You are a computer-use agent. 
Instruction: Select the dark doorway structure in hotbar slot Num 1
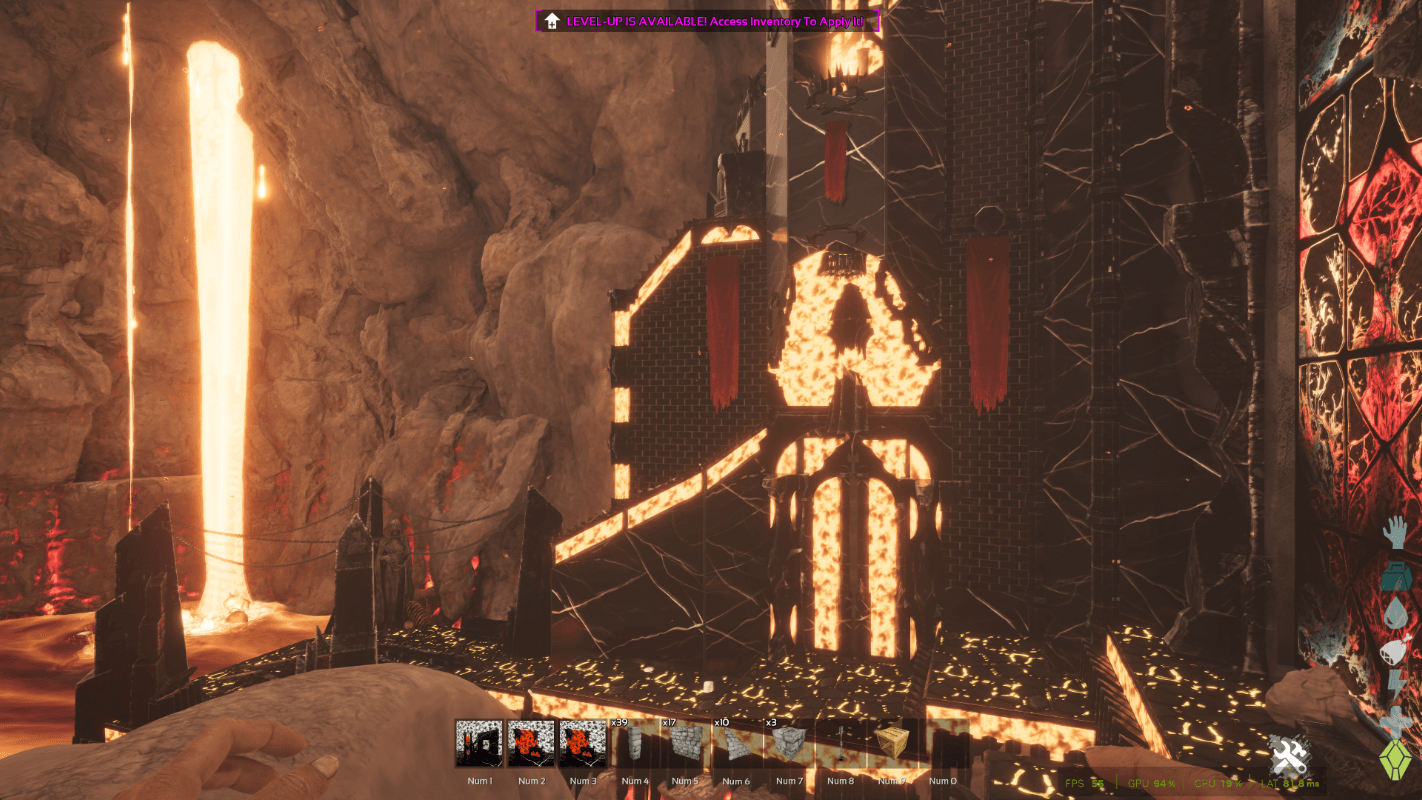(x=479, y=744)
